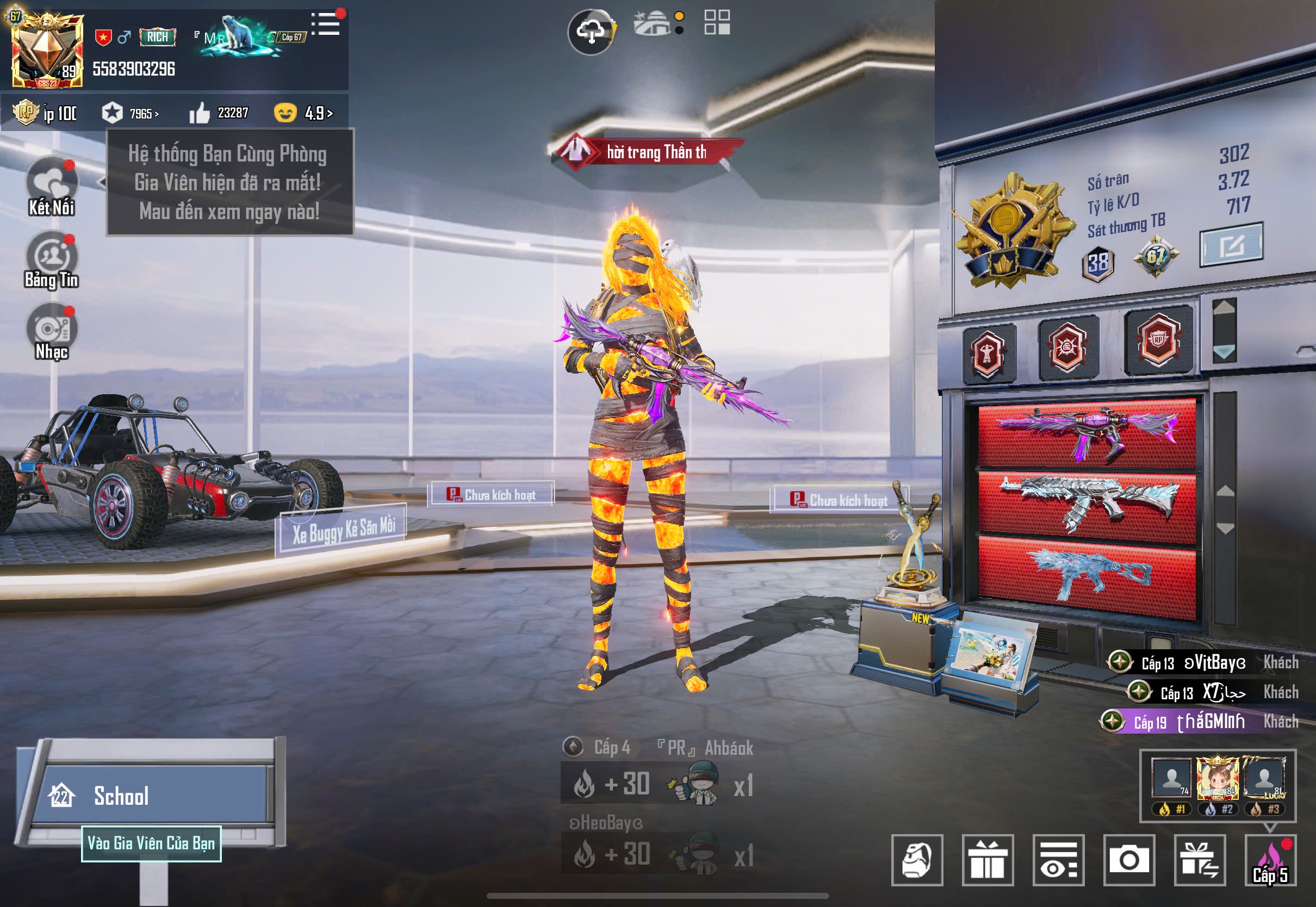This screenshot has height=907, width=1316.
Task: Click the cloud download icon
Action: pos(591,32)
